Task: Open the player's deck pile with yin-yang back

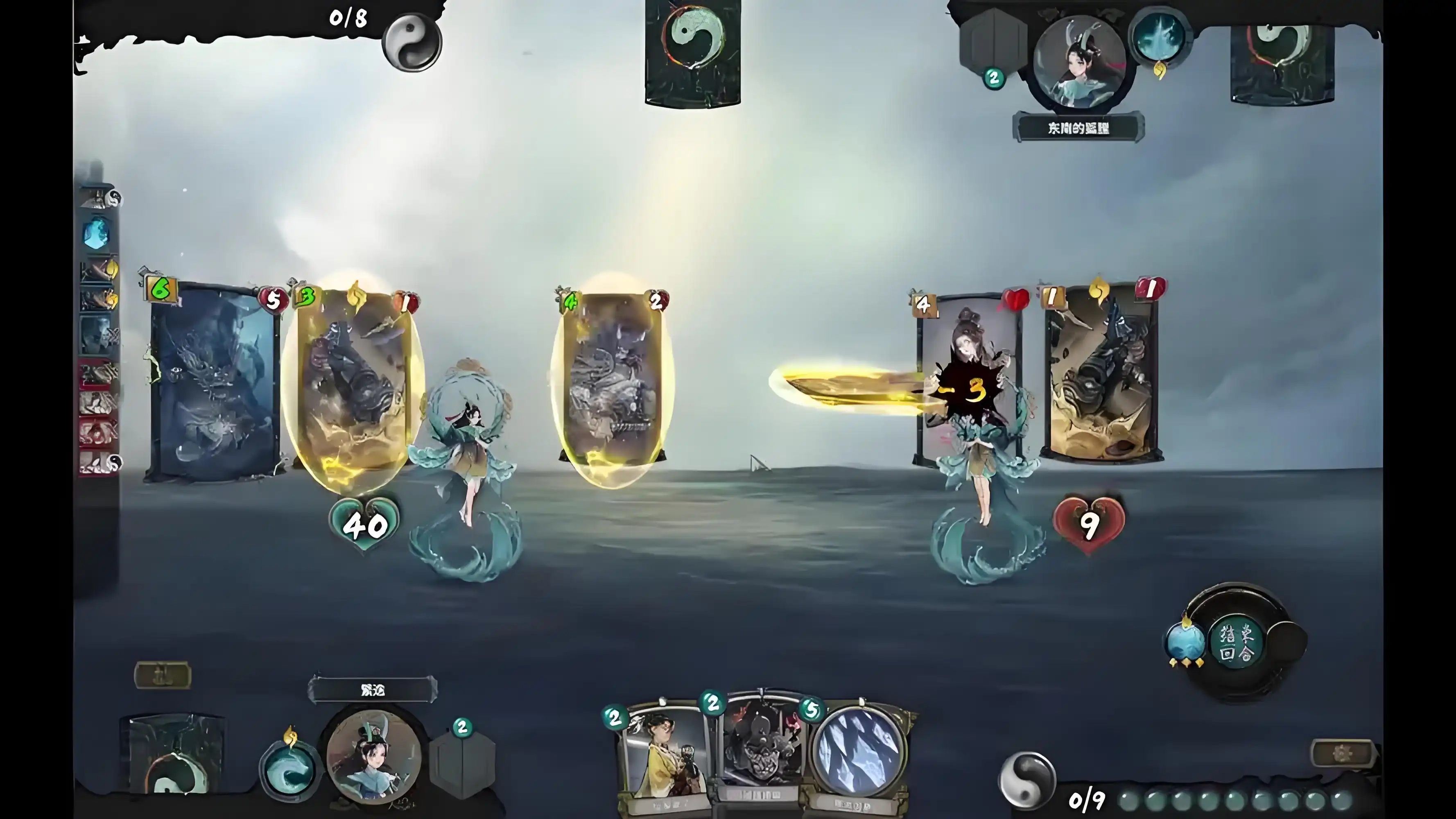Action: [x=172, y=755]
